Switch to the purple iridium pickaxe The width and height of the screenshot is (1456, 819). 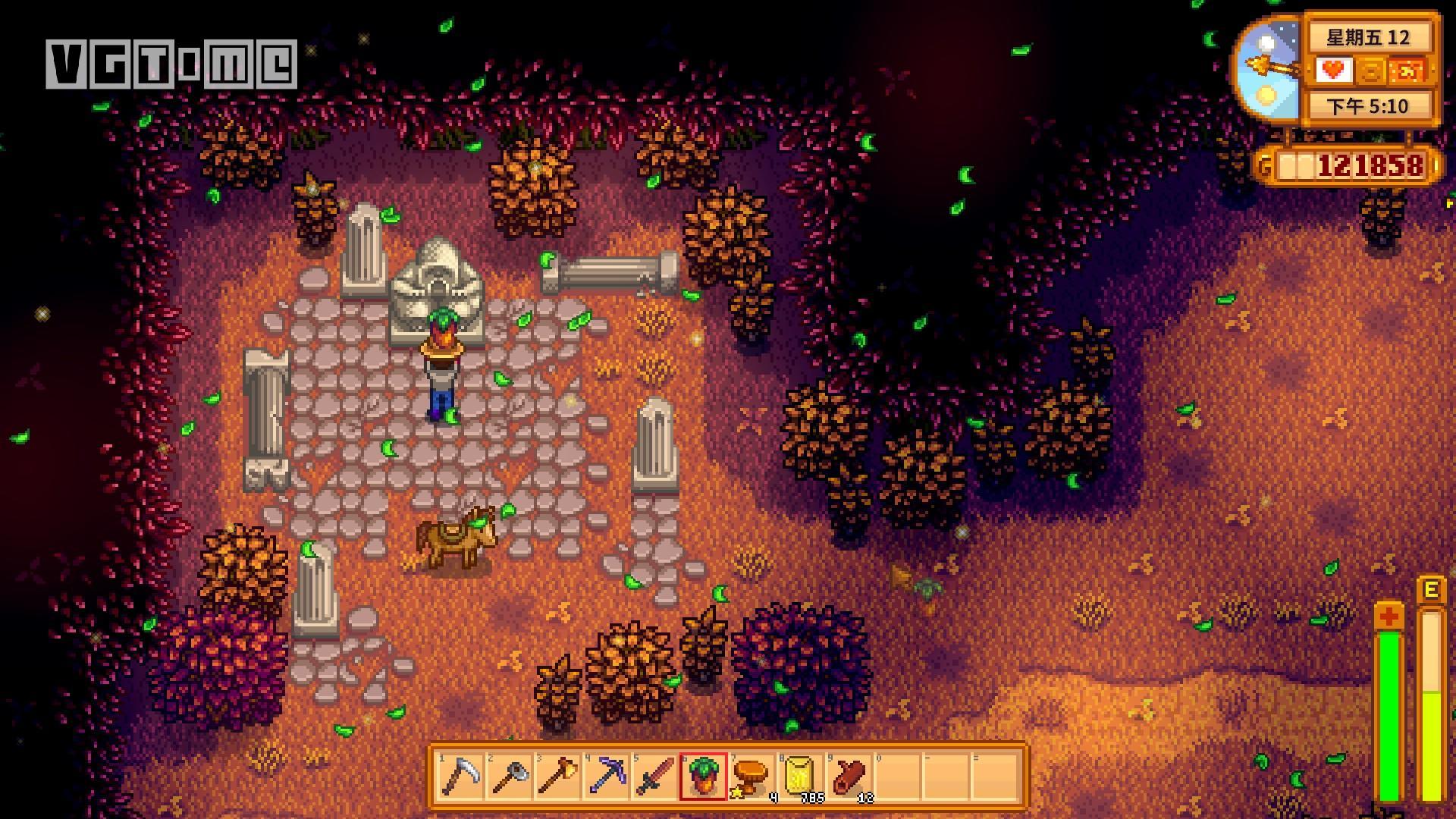(606, 777)
